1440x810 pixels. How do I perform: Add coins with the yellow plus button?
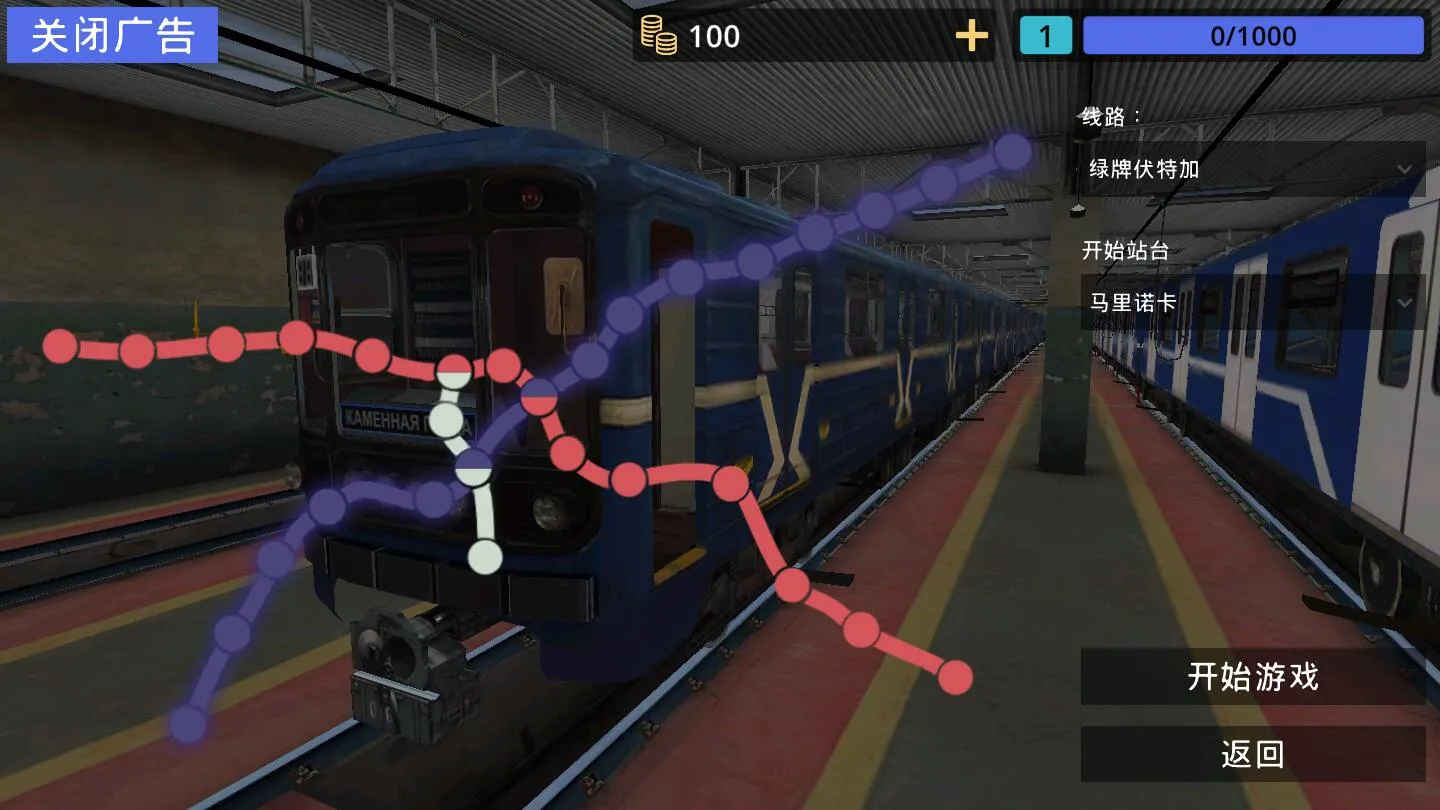pyautogui.click(x=971, y=37)
